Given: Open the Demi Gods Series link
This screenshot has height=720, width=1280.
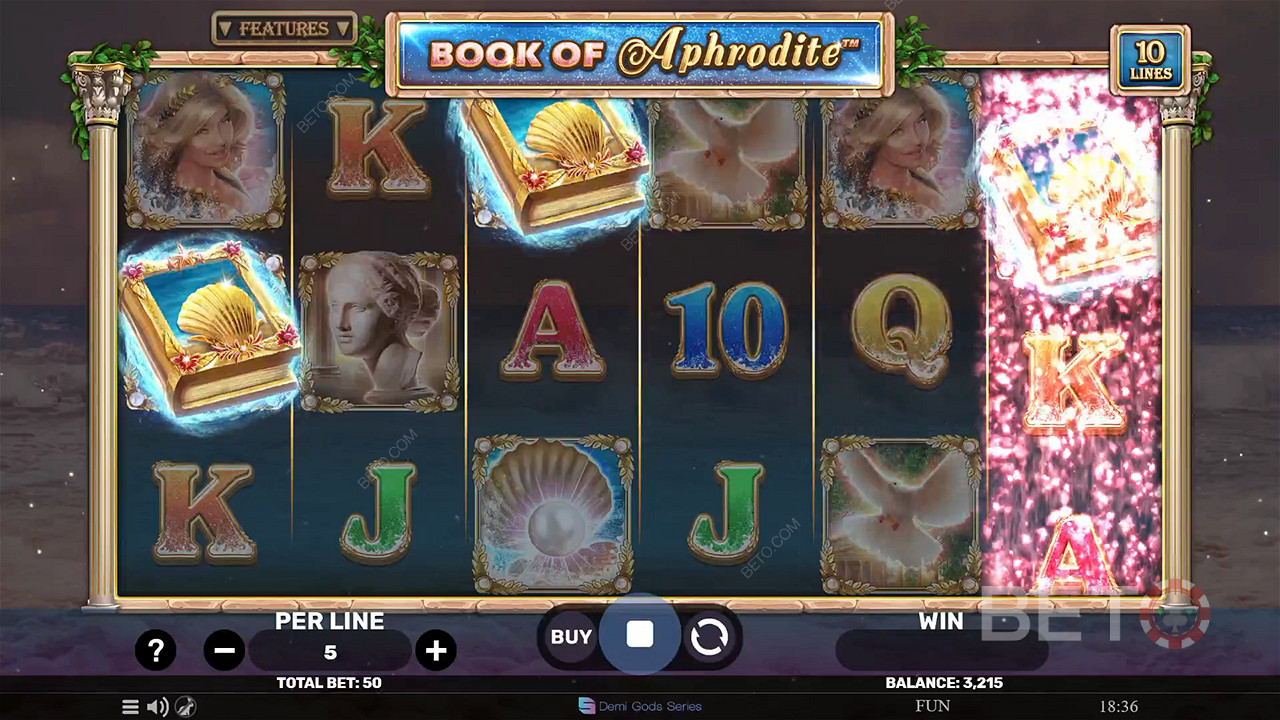Looking at the screenshot, I should click(640, 706).
